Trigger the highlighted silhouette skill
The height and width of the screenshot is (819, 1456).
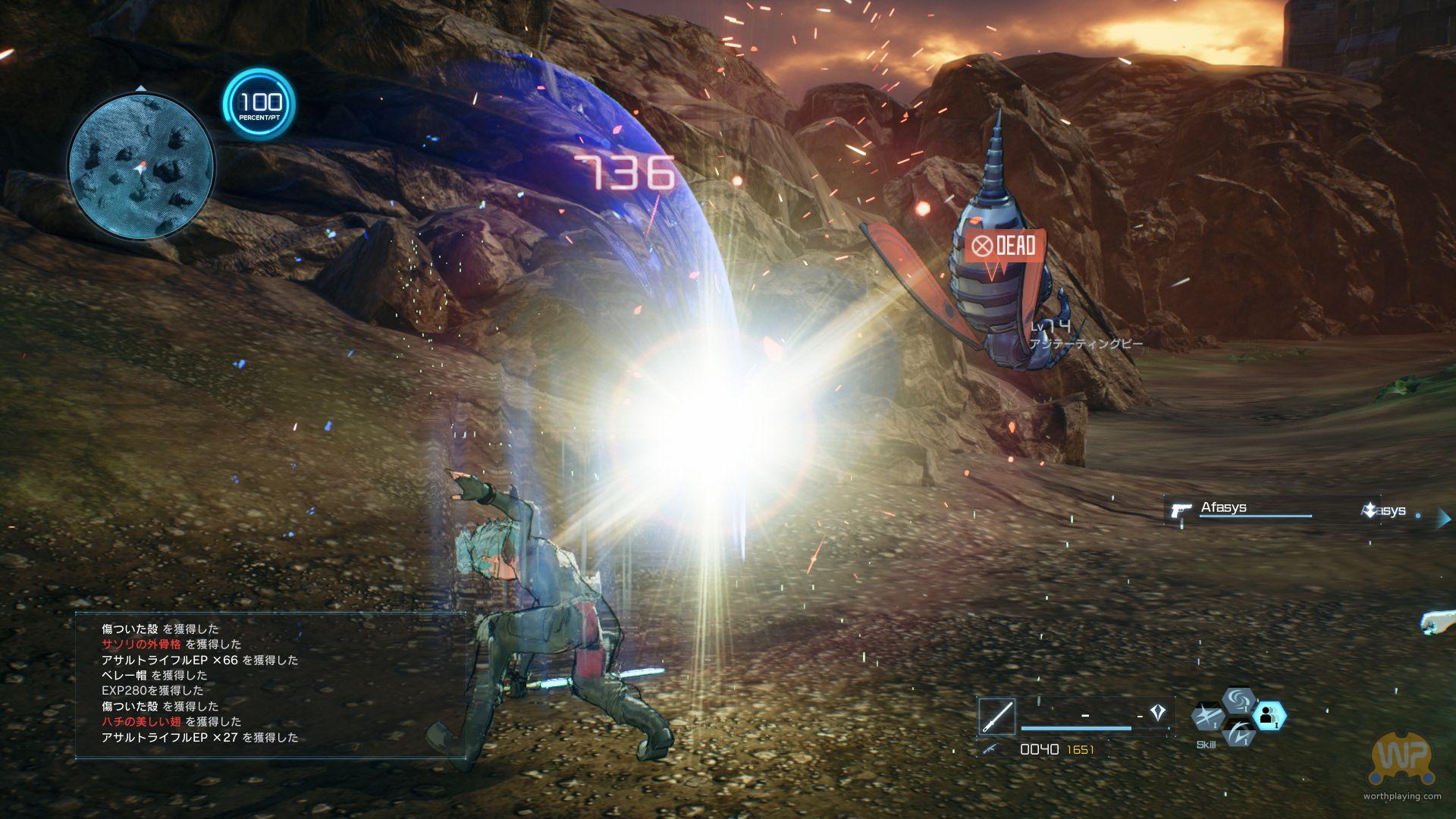(1268, 715)
